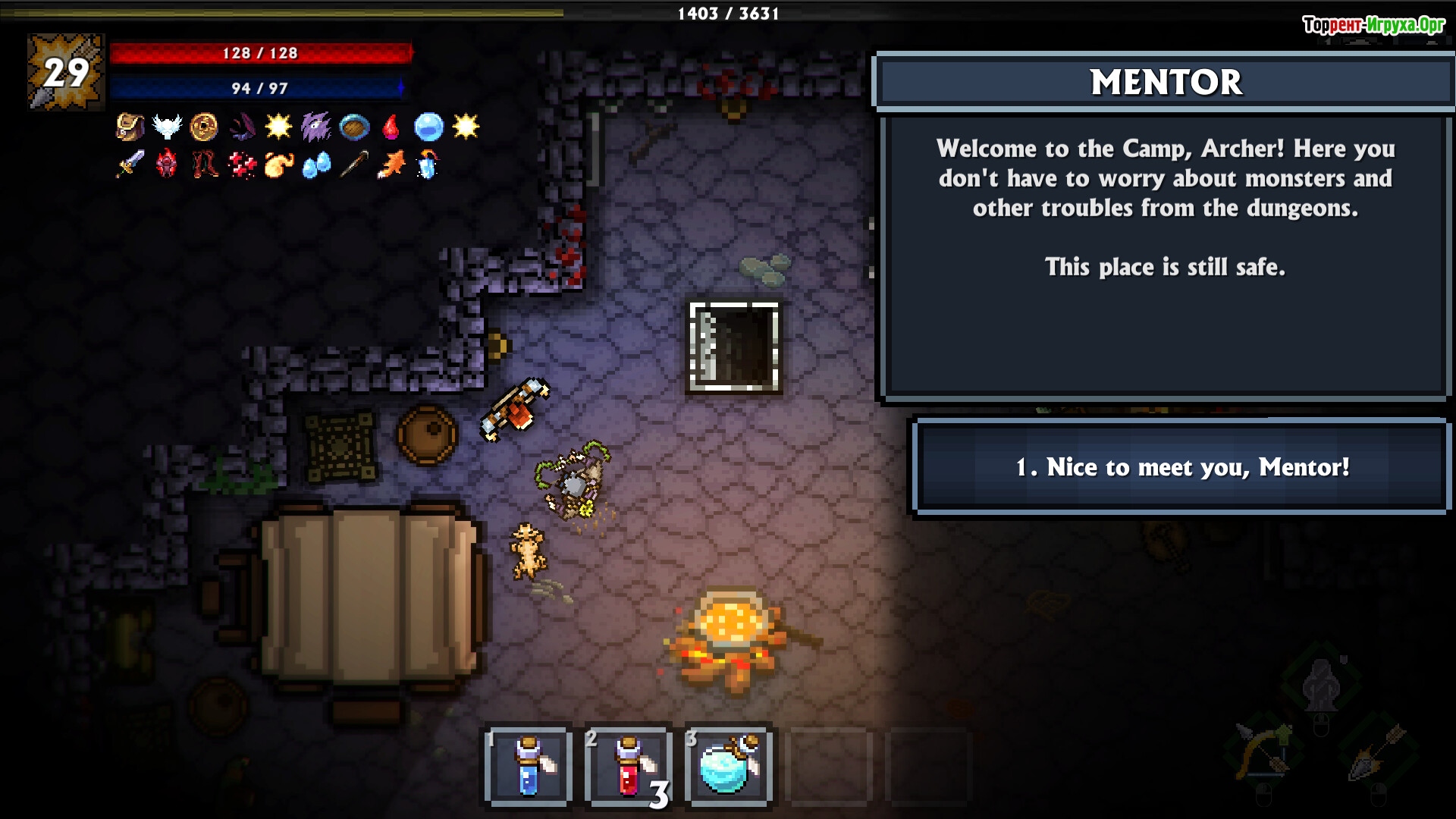This screenshot has height=819, width=1456.
Task: Open the Торрент-Игруха.Орг watermark link
Action: (x=1373, y=25)
